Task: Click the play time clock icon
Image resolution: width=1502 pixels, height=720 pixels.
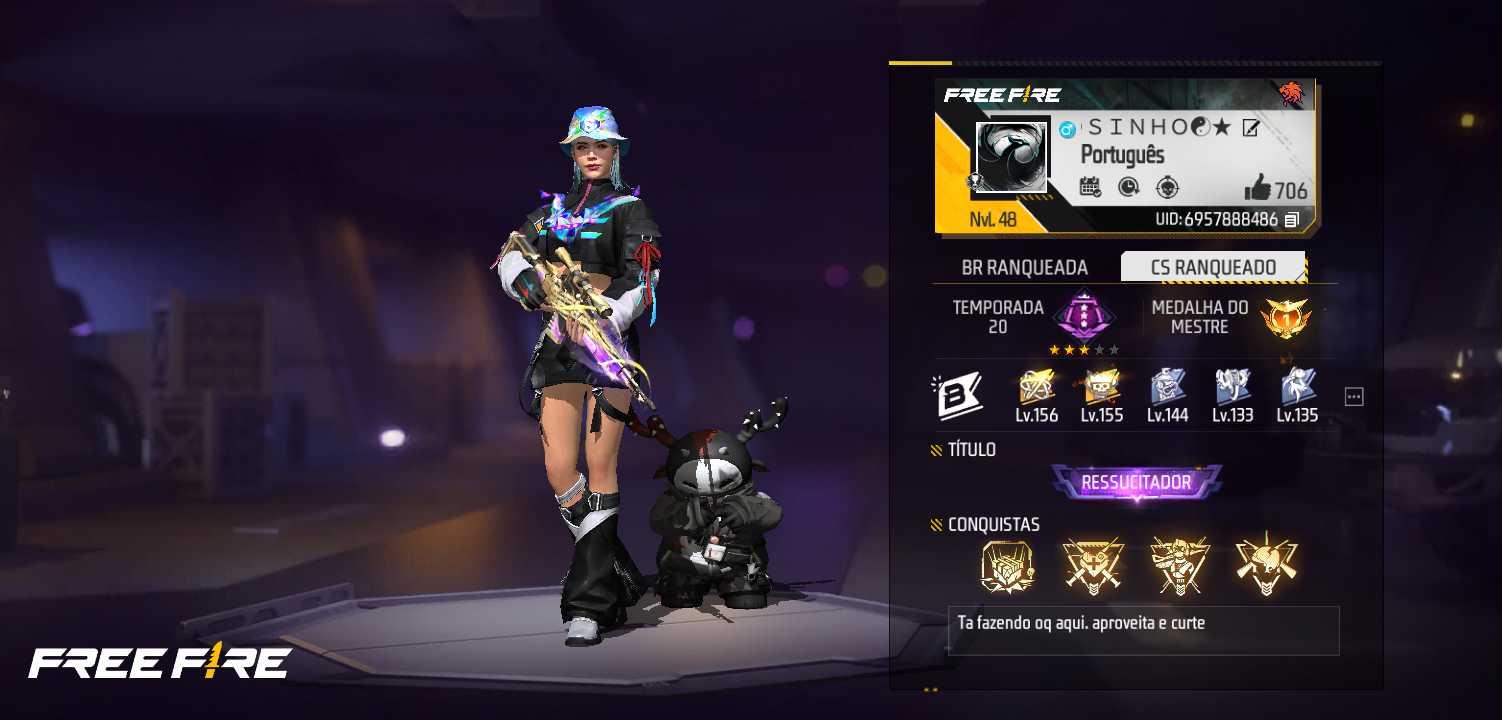Action: (1129, 186)
